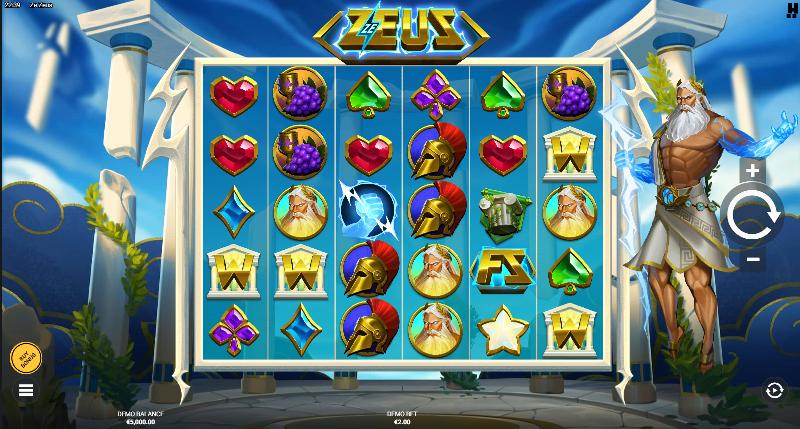Screen dimensions: 800x429
Task: Open the hamburger menu
Action: point(25,390)
